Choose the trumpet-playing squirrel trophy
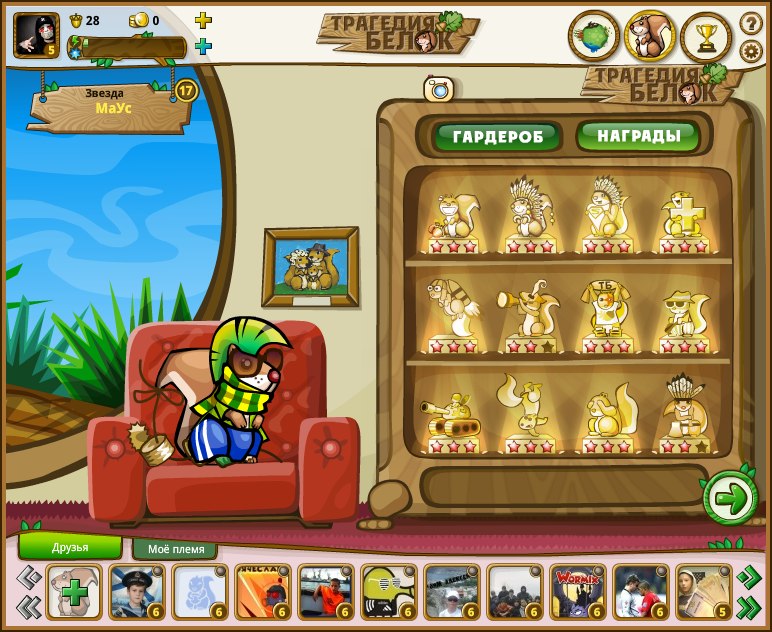This screenshot has width=772, height=632. pyautogui.click(x=524, y=314)
